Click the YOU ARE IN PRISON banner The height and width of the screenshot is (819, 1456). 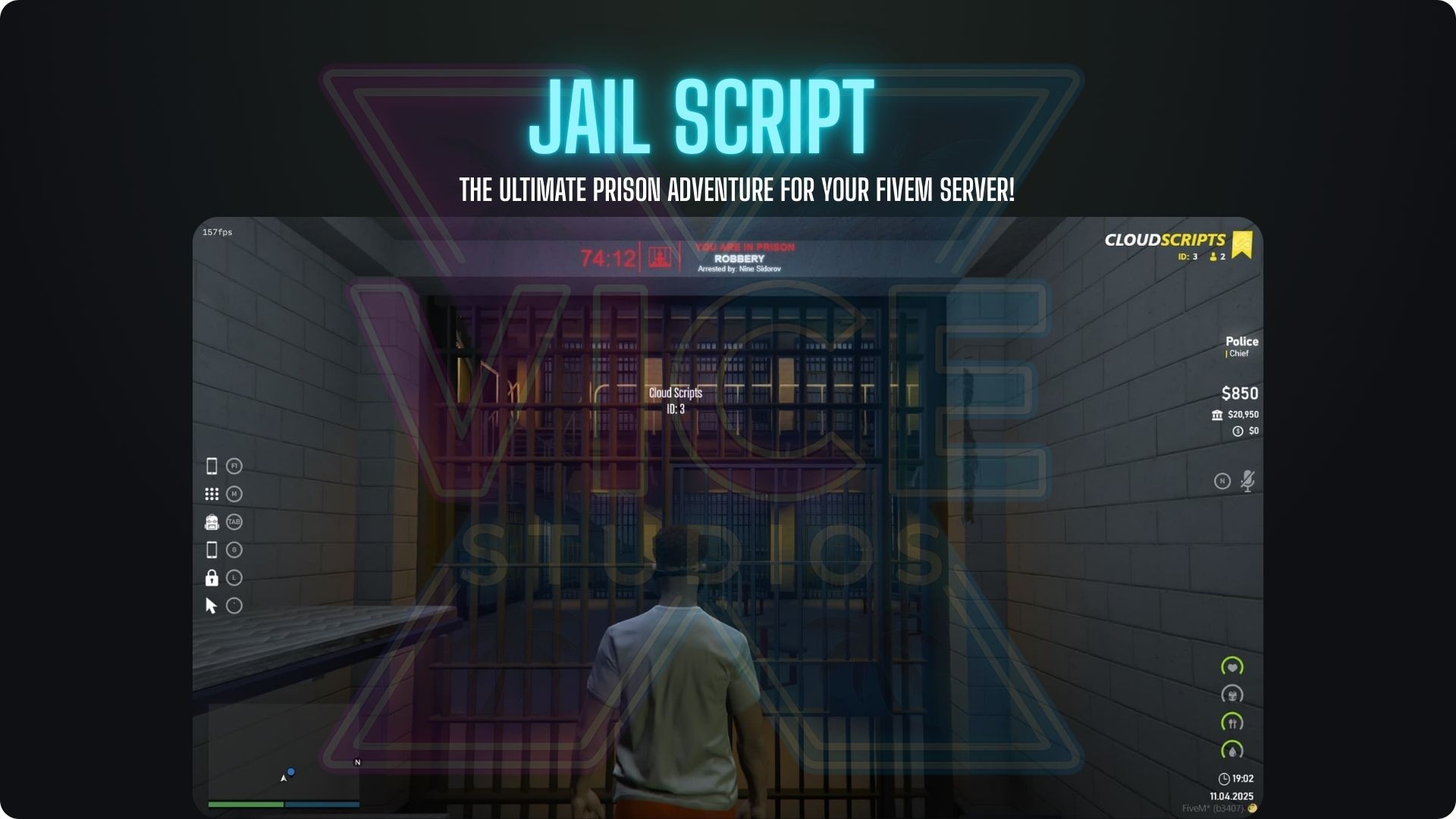pos(747,246)
